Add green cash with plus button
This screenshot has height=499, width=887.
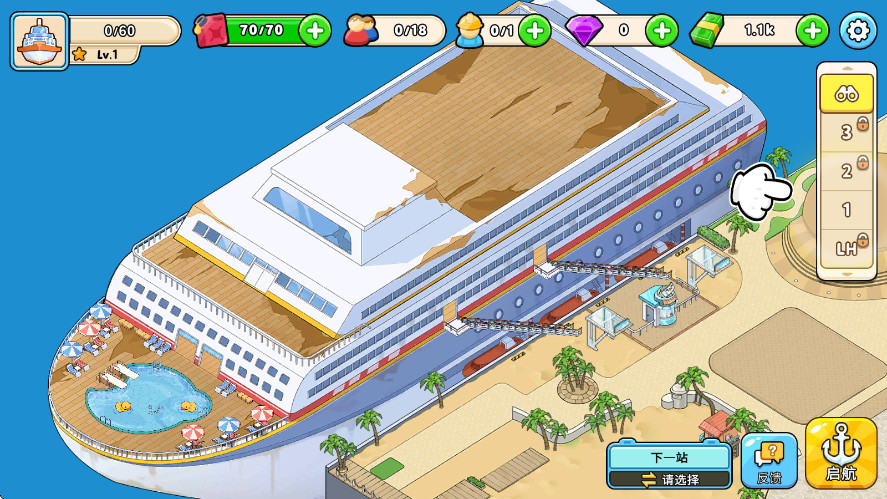(812, 31)
